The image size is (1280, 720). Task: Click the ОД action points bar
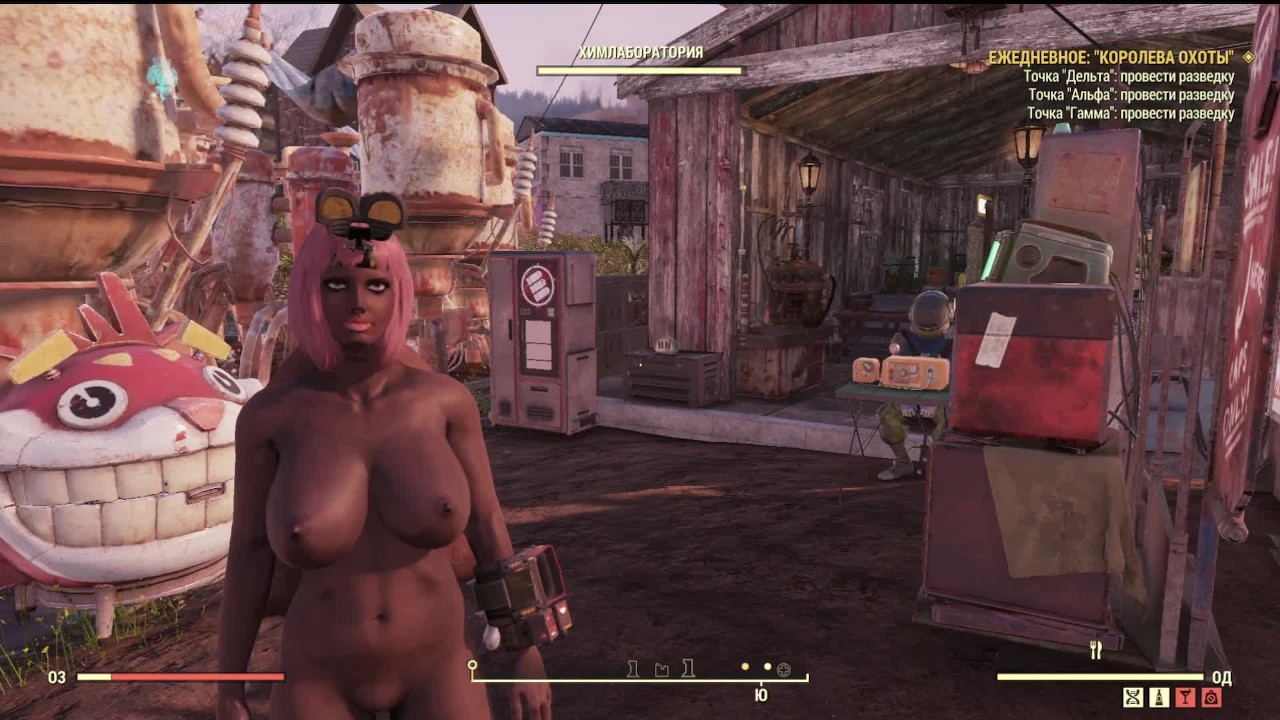(x=1100, y=677)
